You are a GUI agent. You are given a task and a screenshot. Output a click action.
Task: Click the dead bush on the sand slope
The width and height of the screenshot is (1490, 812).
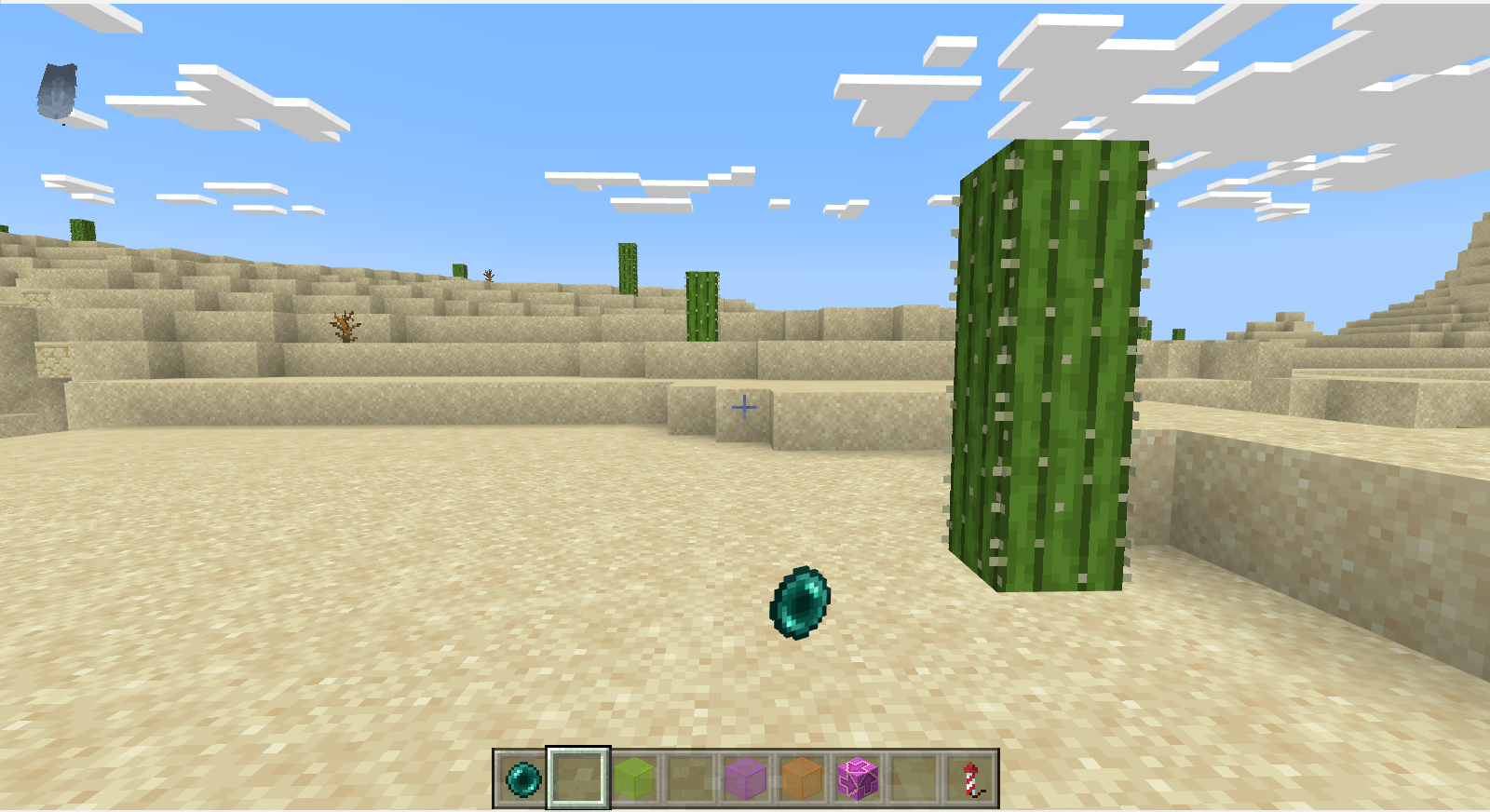(x=345, y=328)
